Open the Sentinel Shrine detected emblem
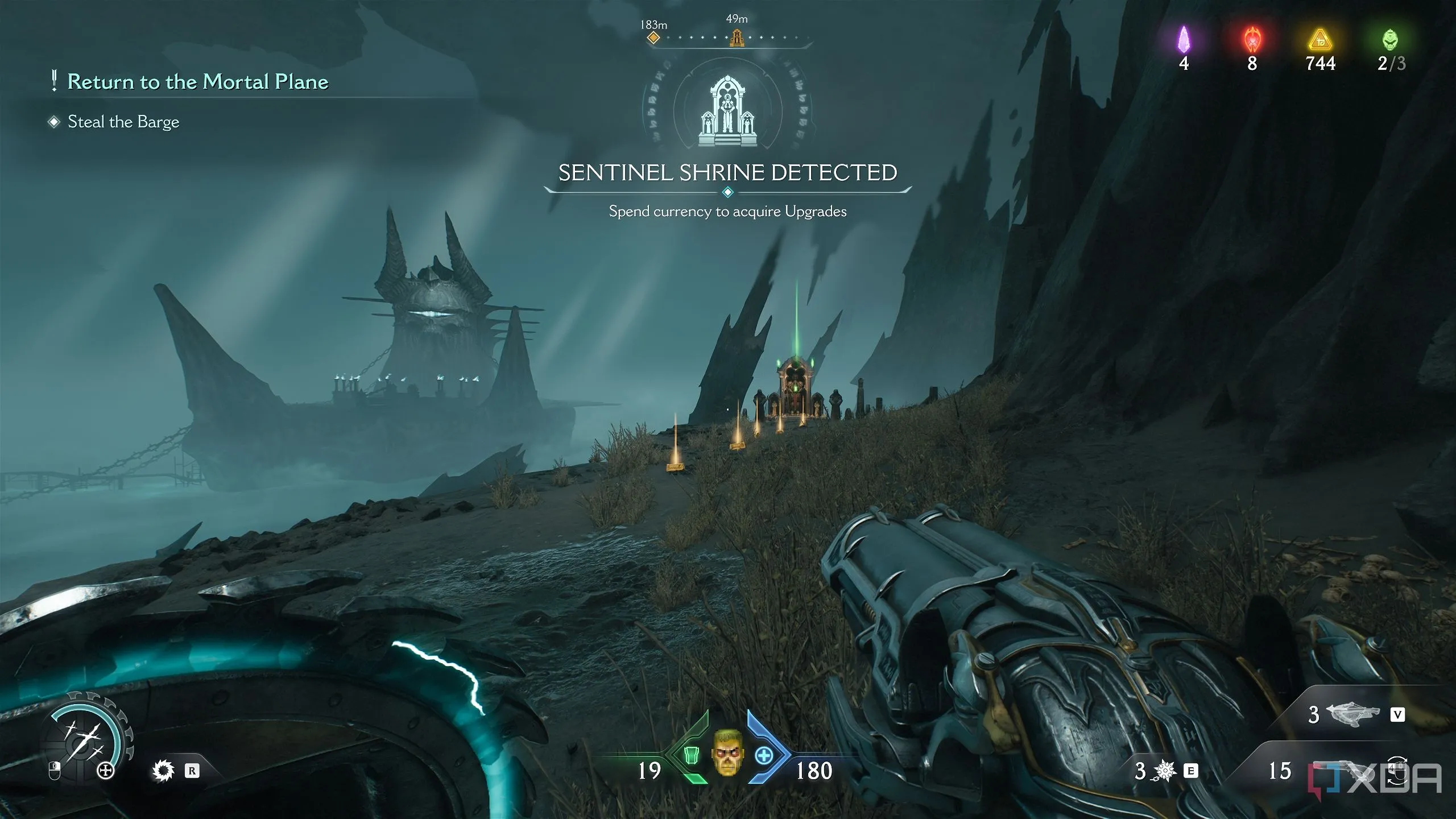The height and width of the screenshot is (819, 1456). point(727,111)
